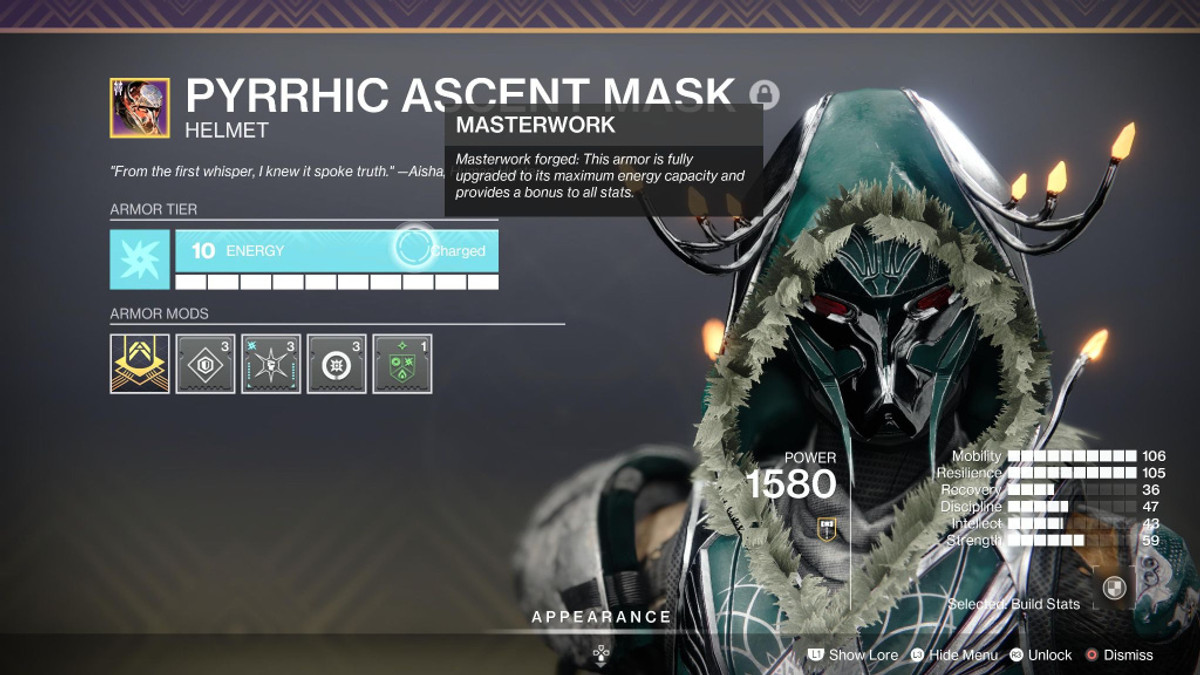
Task: Choose the spiked star fist mod slot
Action: pos(271,364)
